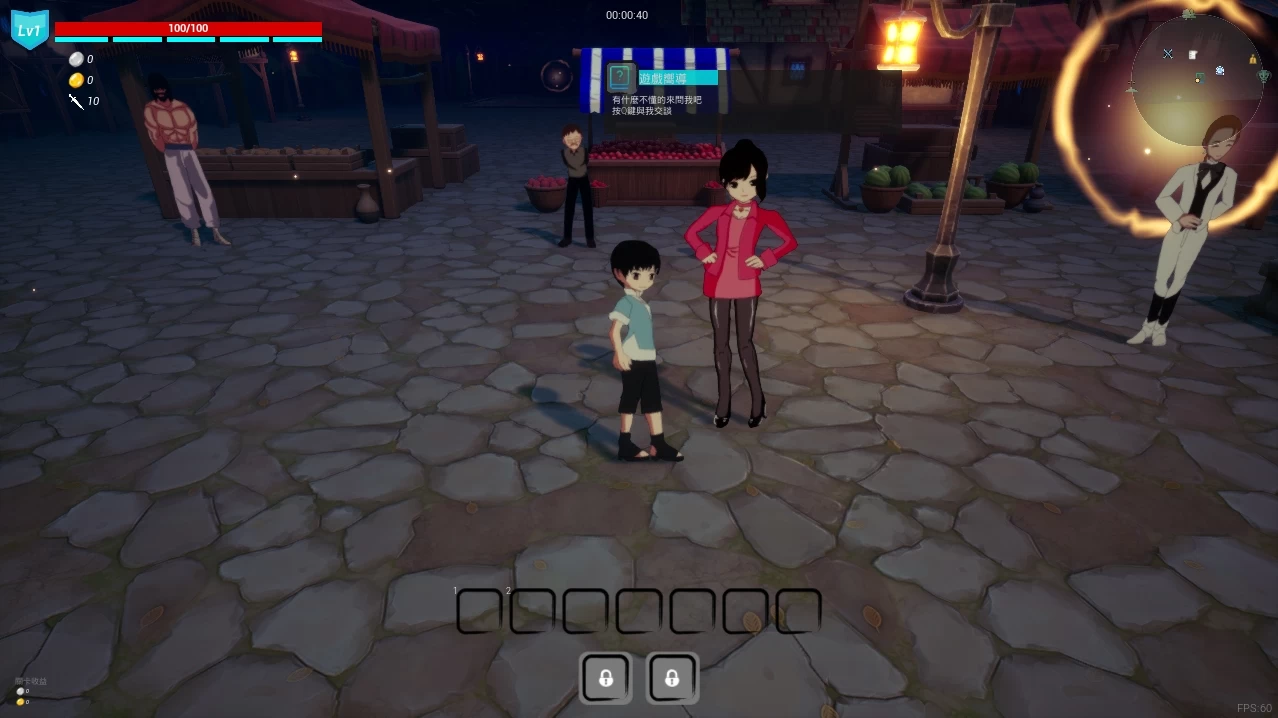
Task: Click the white scroll marker on the minimap
Action: click(1193, 54)
